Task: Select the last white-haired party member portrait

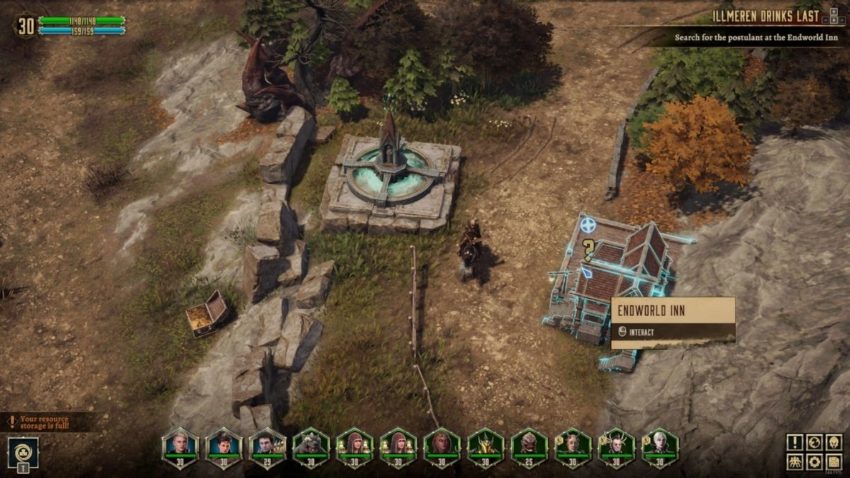Action: click(659, 444)
